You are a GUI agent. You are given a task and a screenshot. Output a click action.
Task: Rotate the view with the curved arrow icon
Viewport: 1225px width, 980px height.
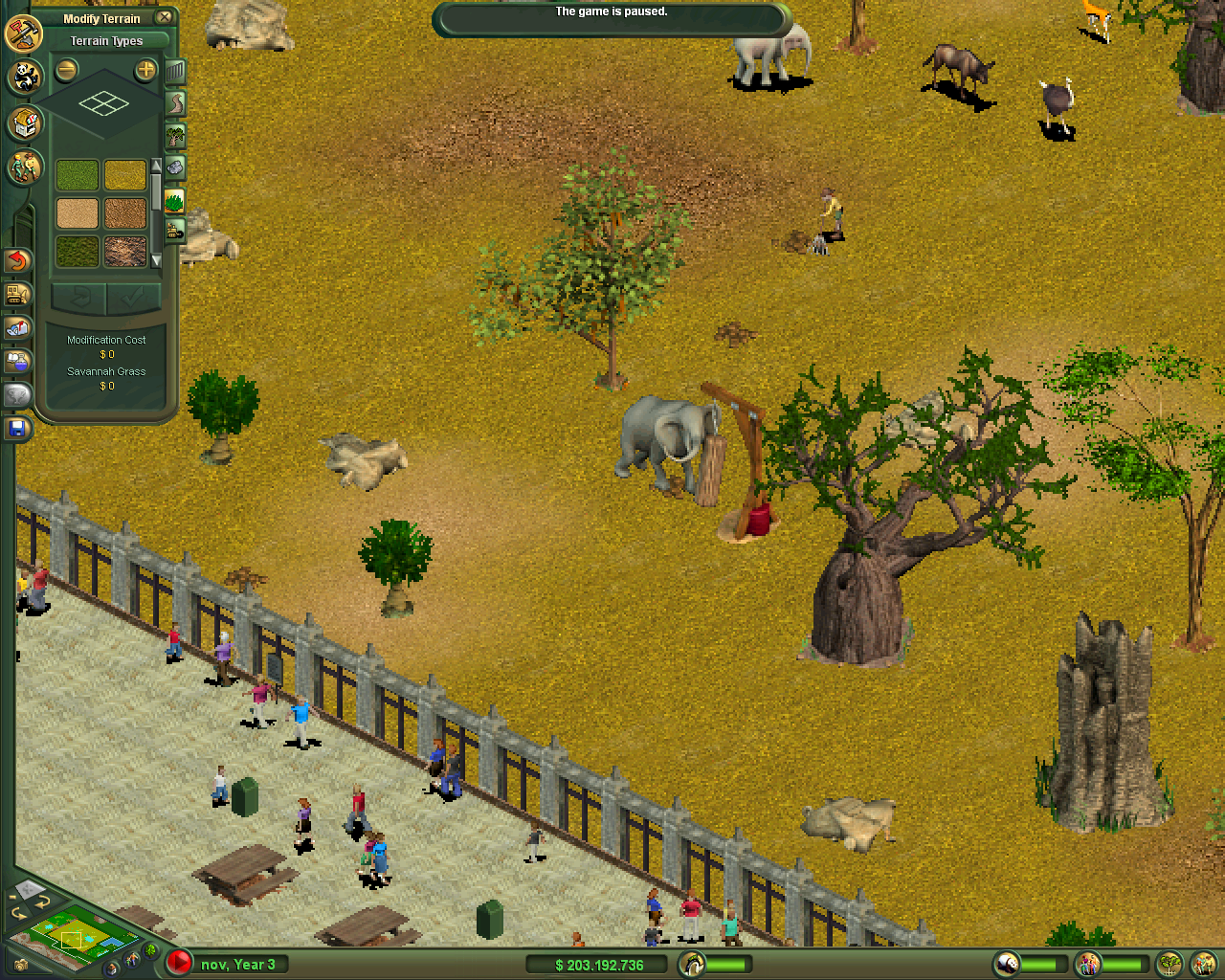43,902
